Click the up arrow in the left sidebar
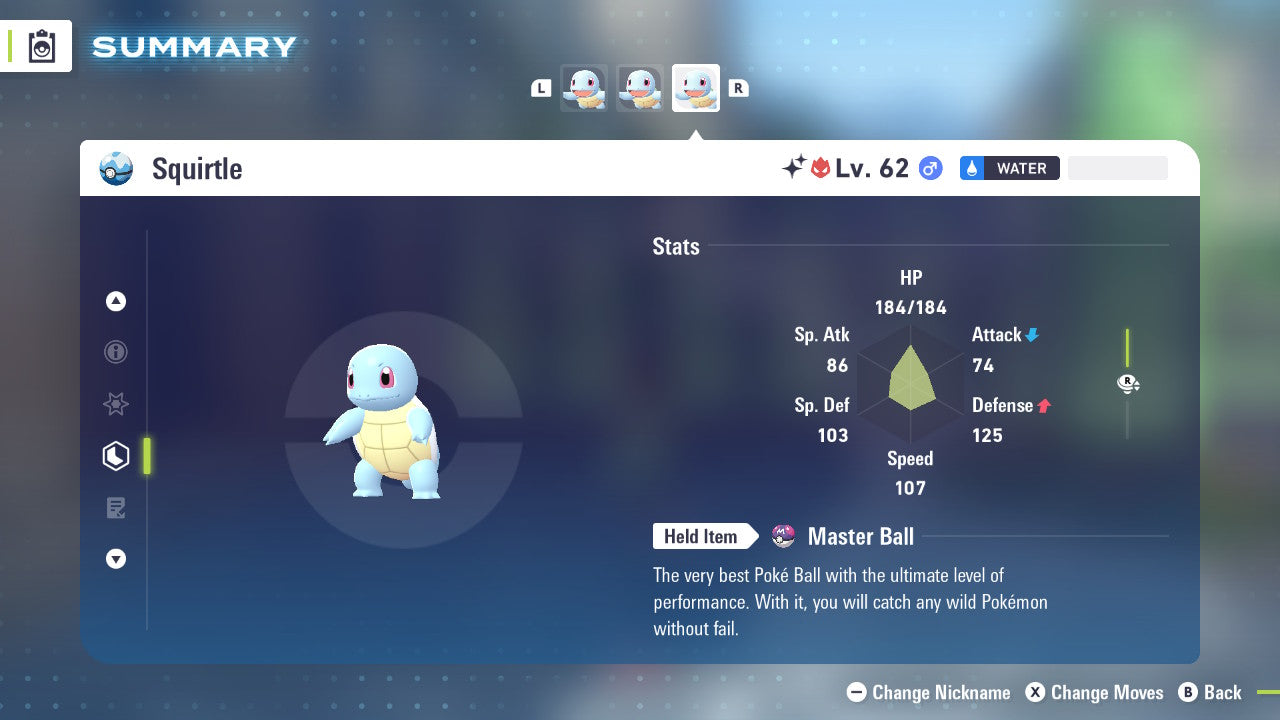 pyautogui.click(x=116, y=302)
